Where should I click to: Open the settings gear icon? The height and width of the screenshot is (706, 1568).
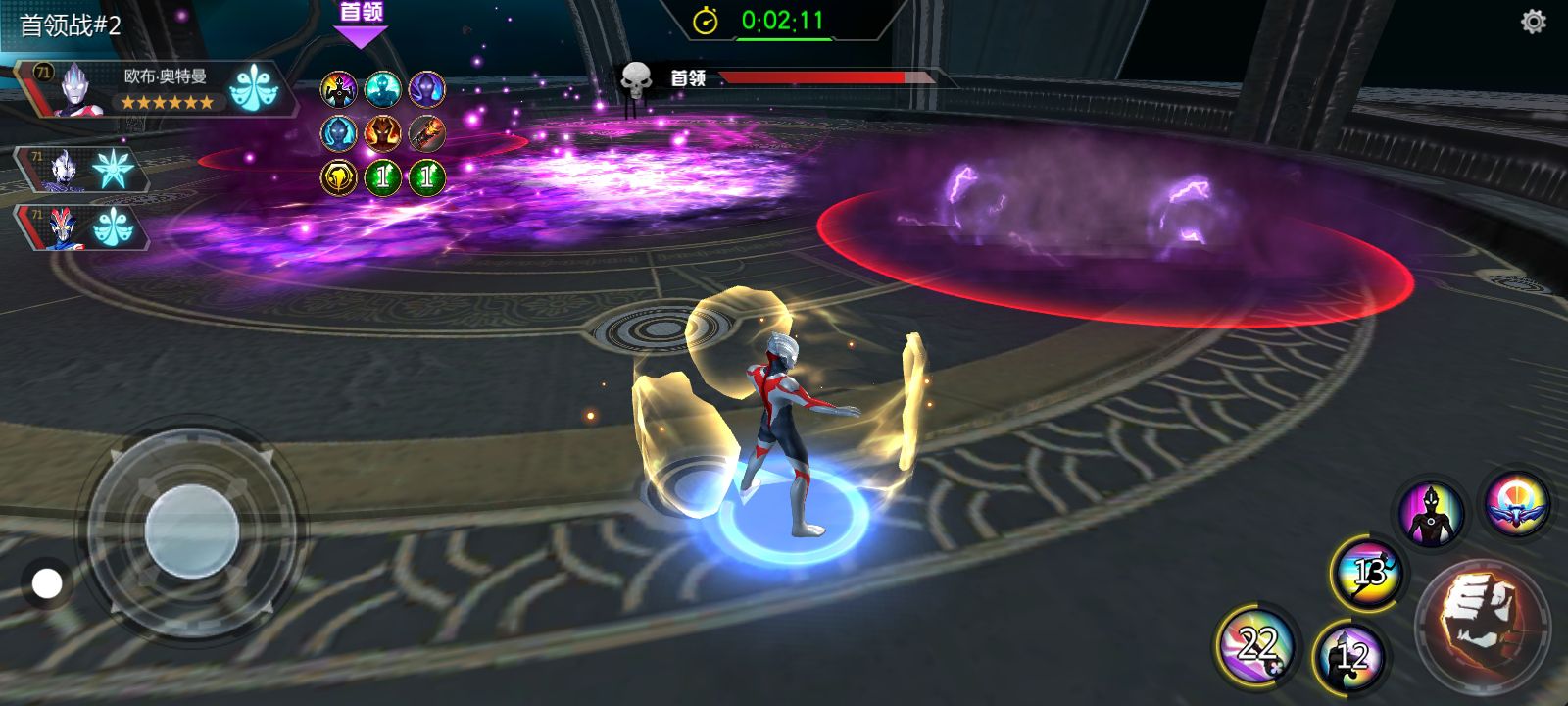[1533, 22]
